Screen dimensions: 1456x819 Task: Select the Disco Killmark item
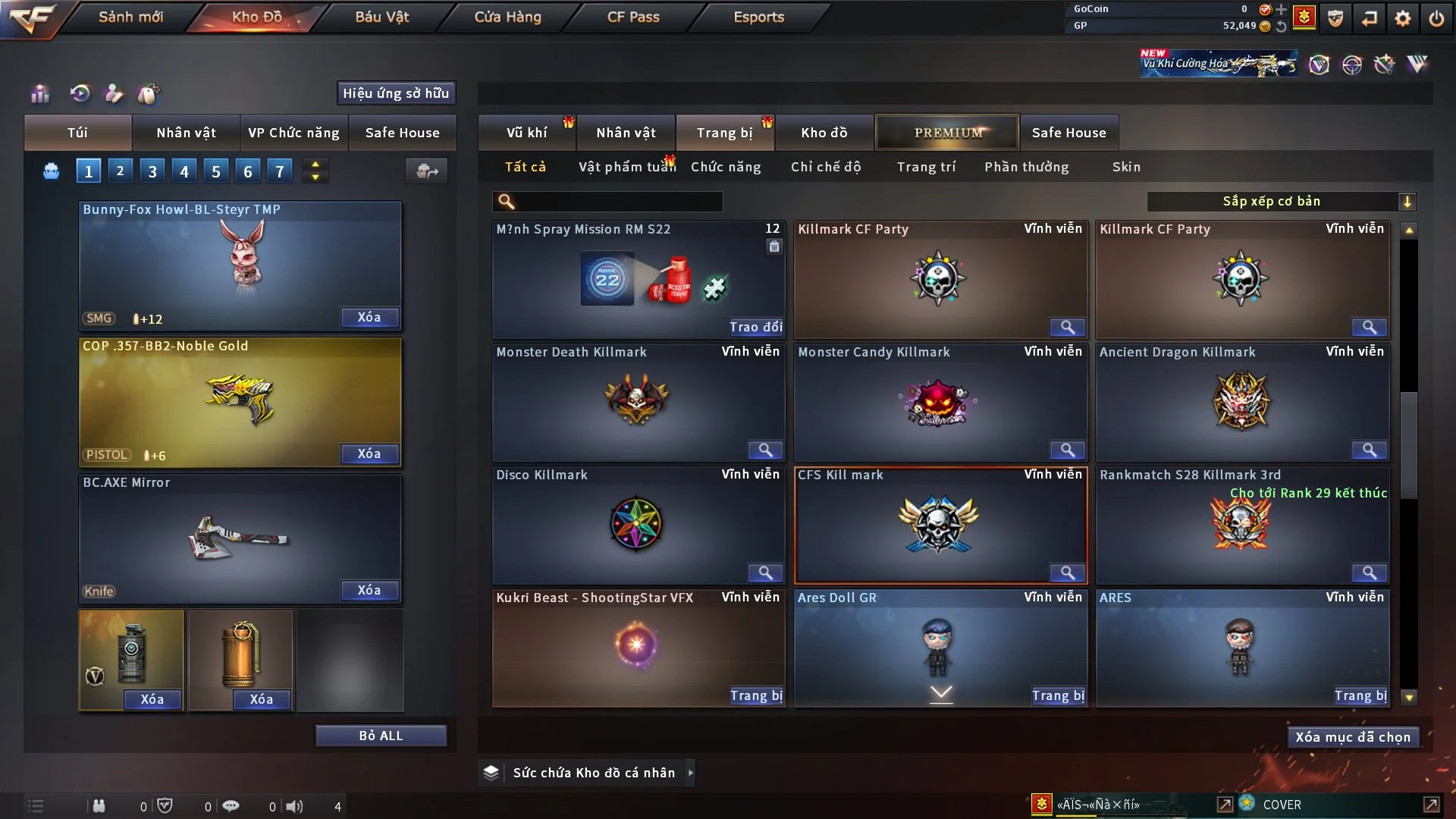tap(638, 525)
